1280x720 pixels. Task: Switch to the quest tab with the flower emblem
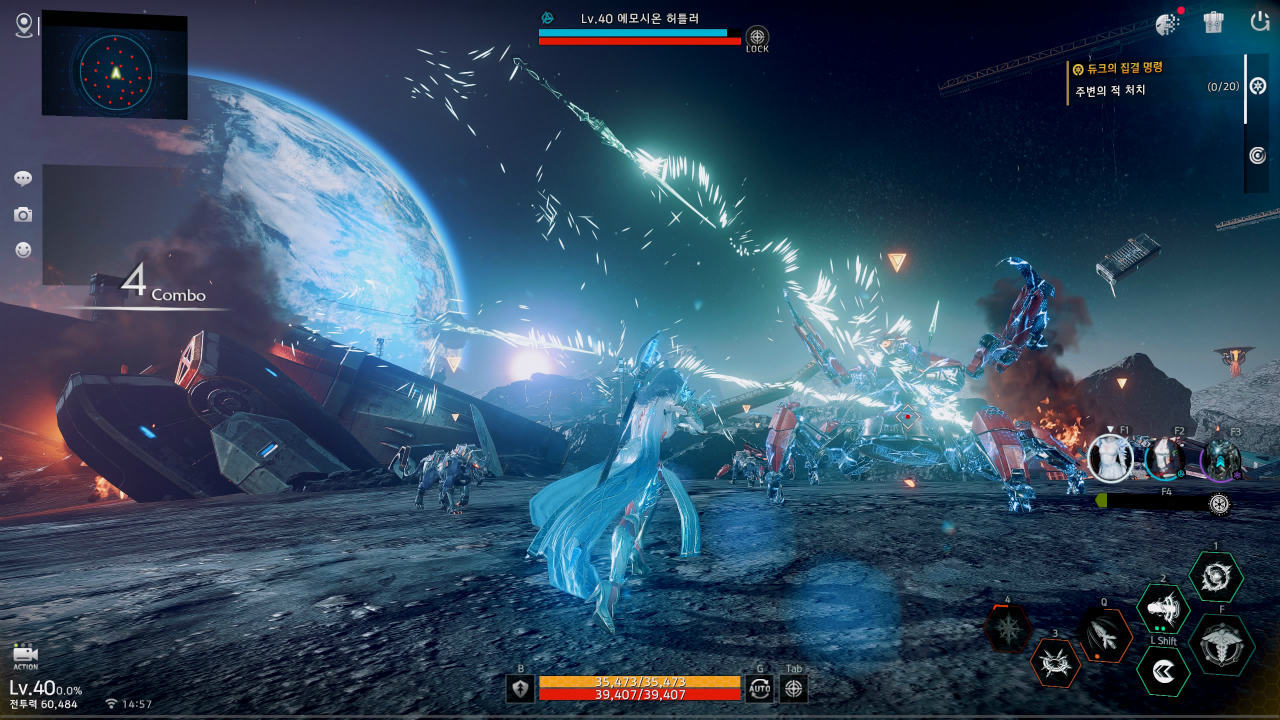point(1258,86)
